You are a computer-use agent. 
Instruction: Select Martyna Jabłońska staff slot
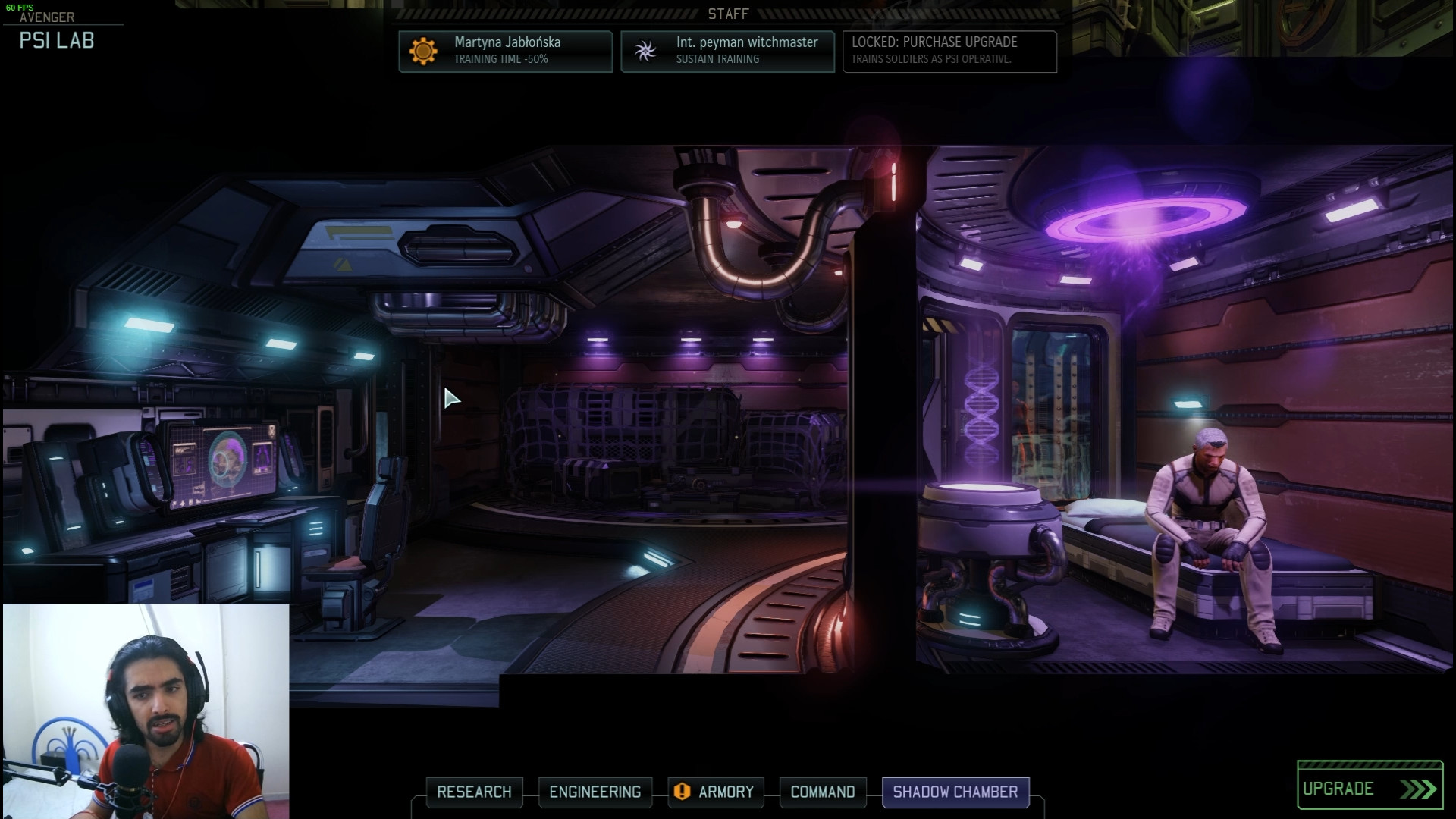pyautogui.click(x=505, y=51)
